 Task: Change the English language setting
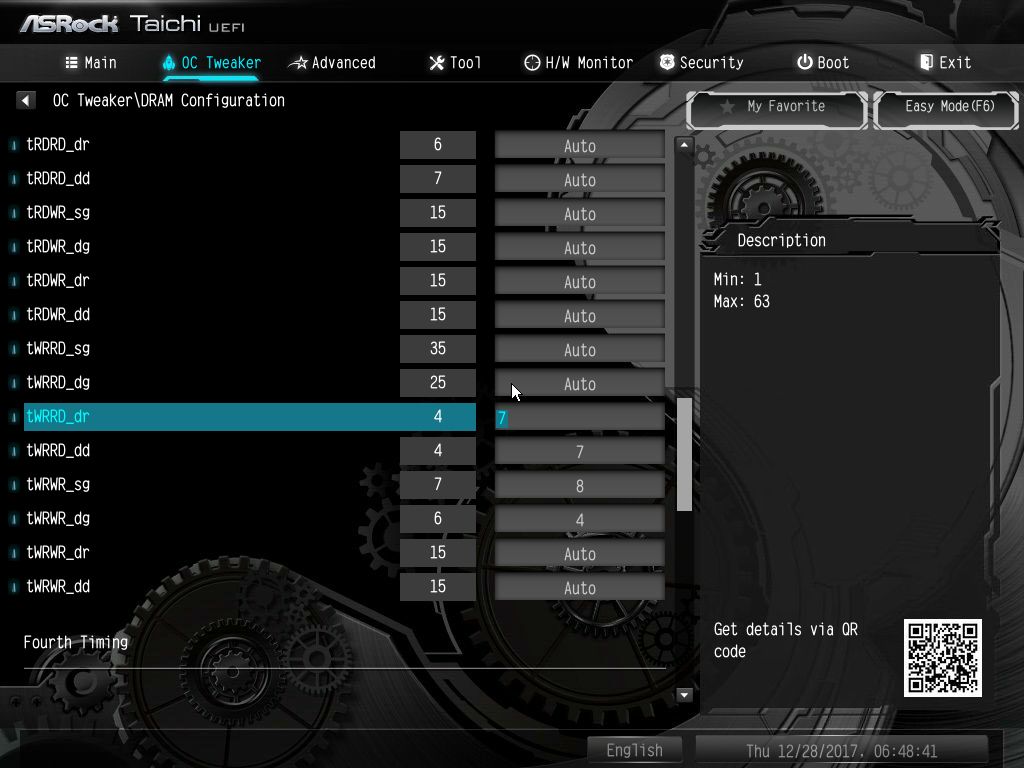(634, 750)
